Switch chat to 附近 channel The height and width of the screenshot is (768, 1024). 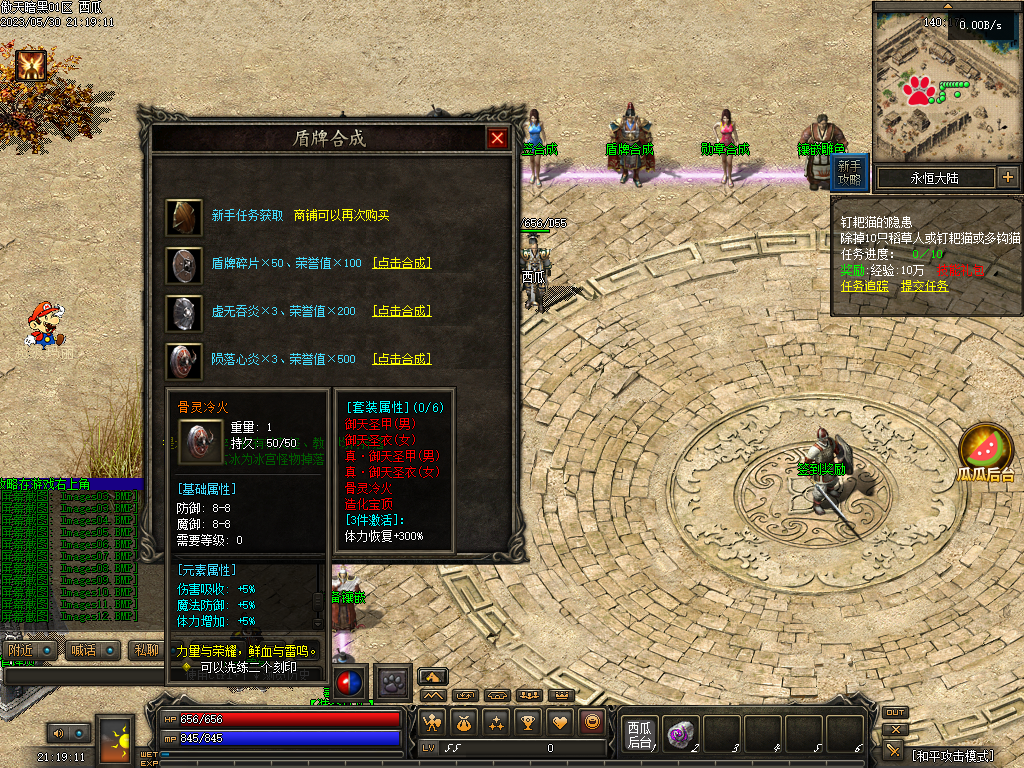20,650
